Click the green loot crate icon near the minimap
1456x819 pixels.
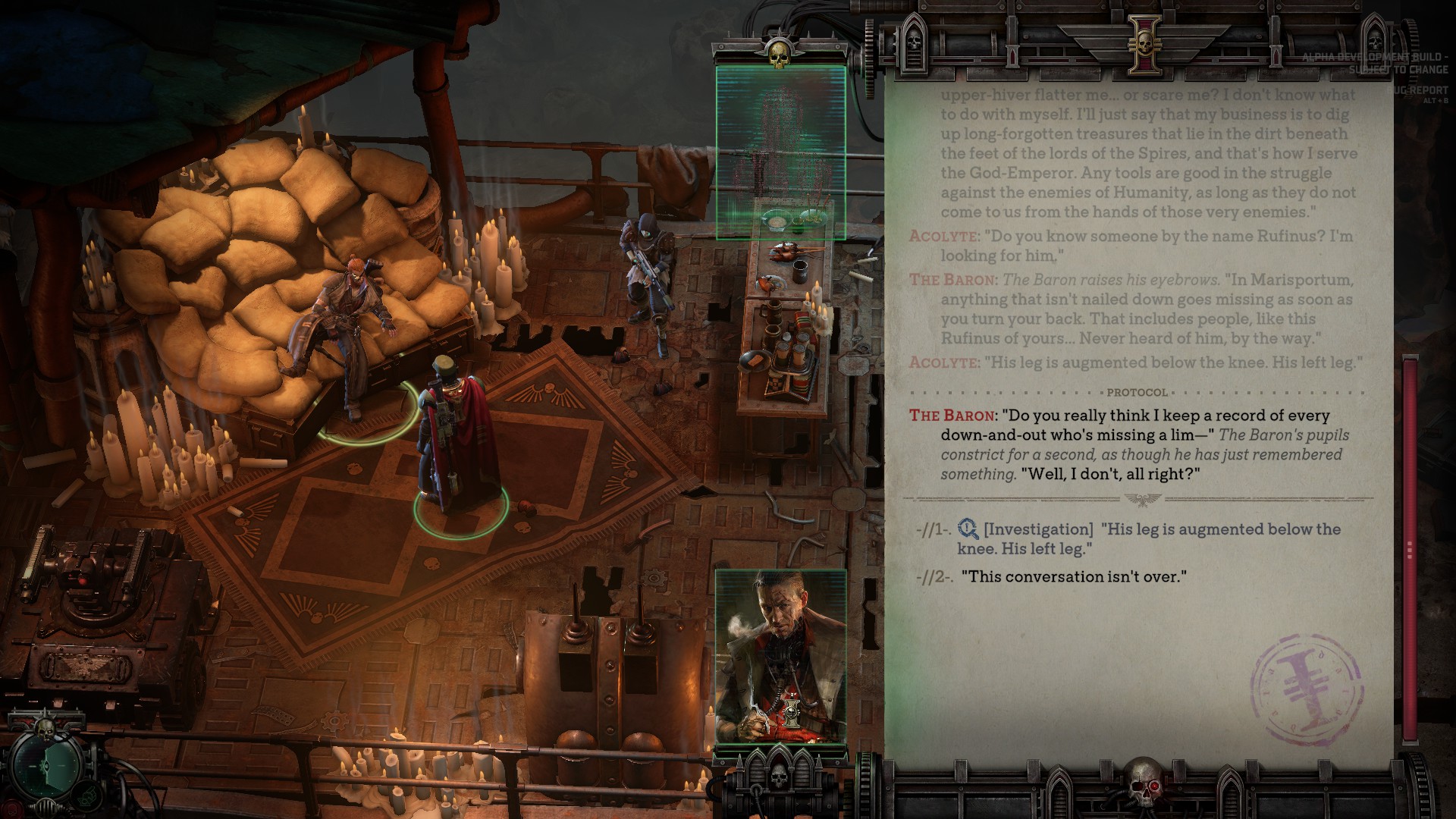(x=86, y=797)
